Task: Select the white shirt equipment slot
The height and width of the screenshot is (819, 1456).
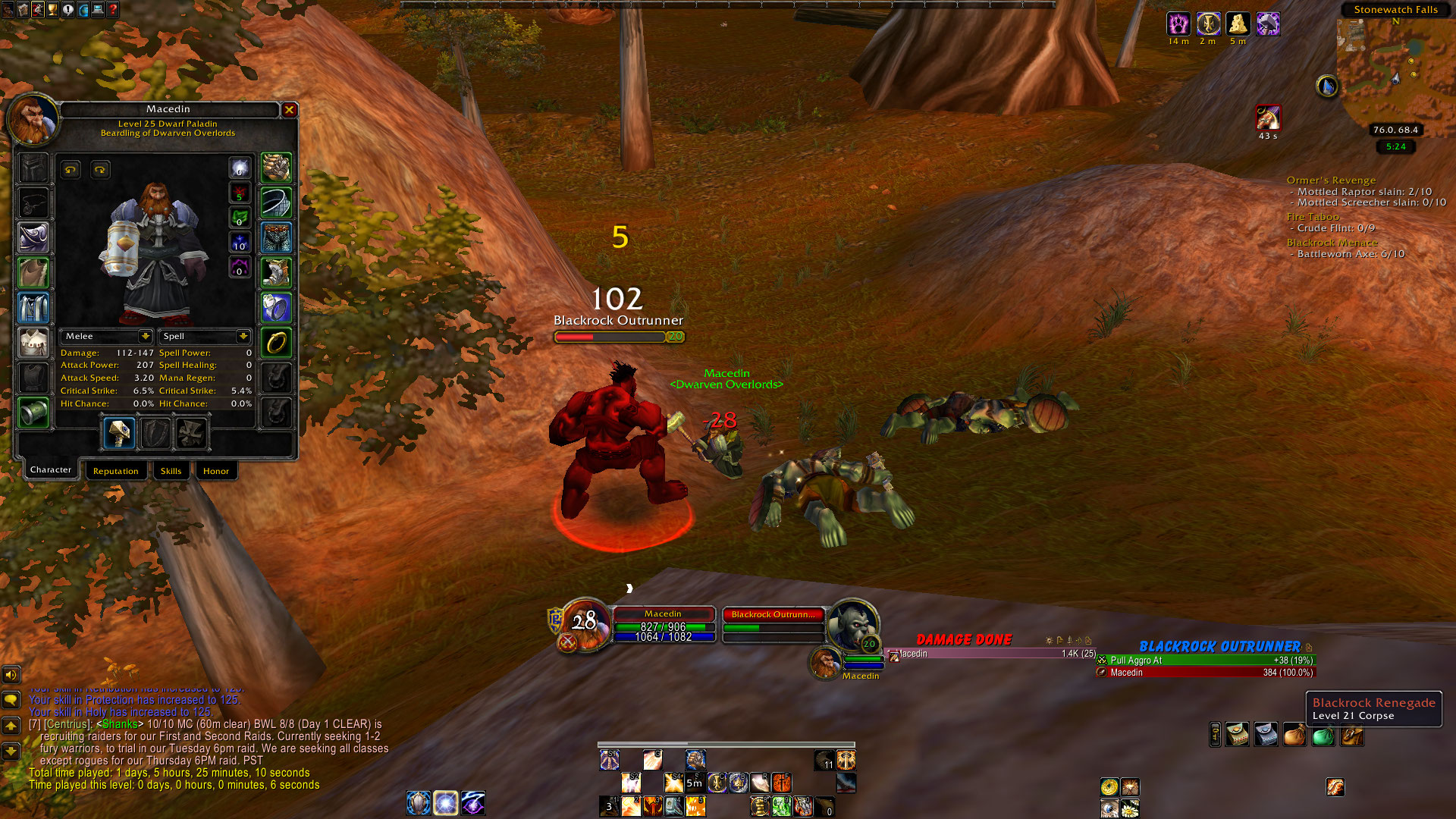Action: pos(33,343)
